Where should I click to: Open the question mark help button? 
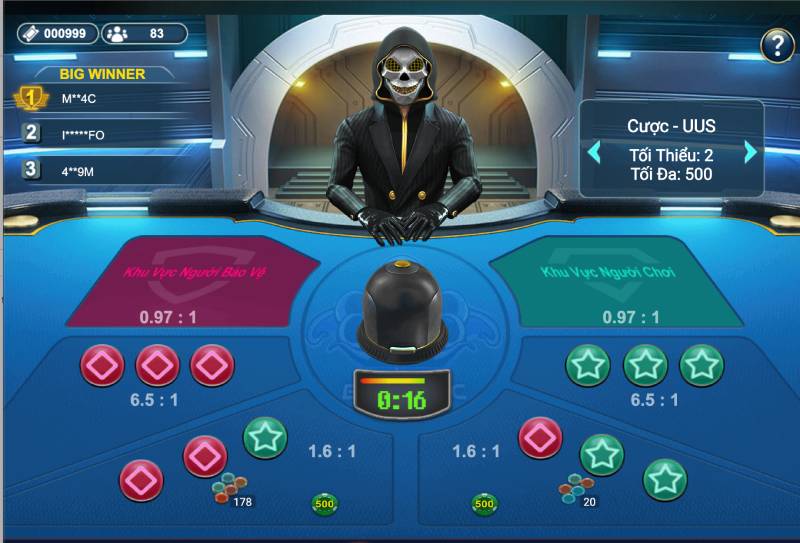click(x=777, y=44)
